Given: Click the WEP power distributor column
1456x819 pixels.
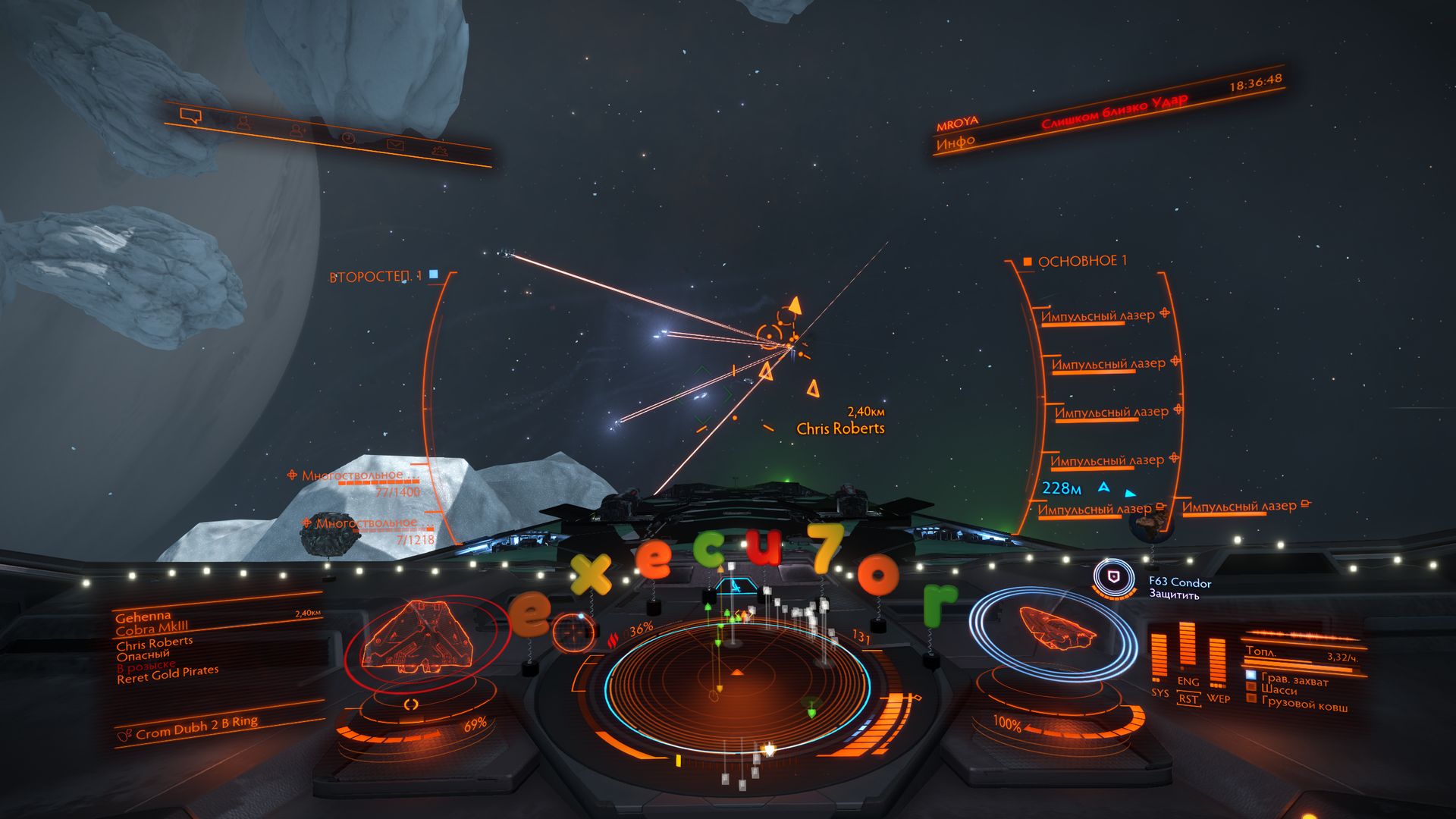Looking at the screenshot, I should tap(1217, 662).
